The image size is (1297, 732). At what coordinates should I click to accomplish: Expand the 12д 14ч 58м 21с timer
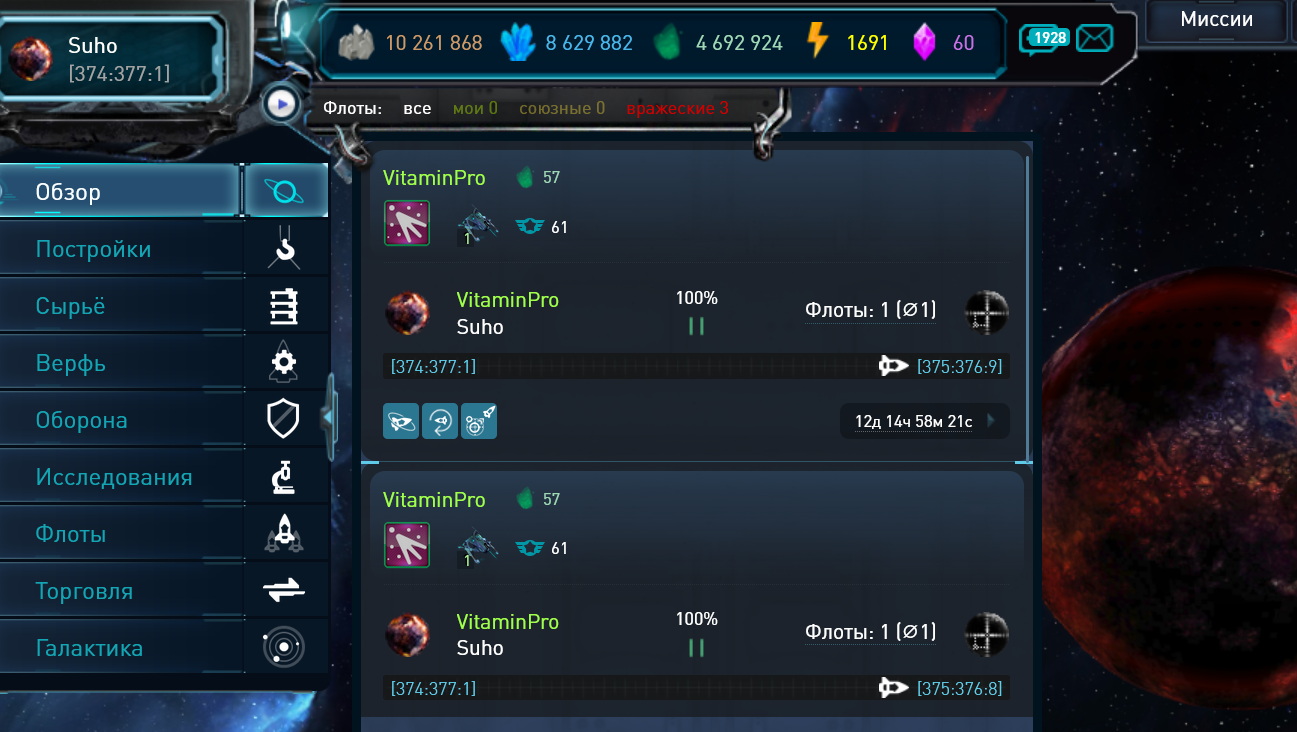point(924,421)
